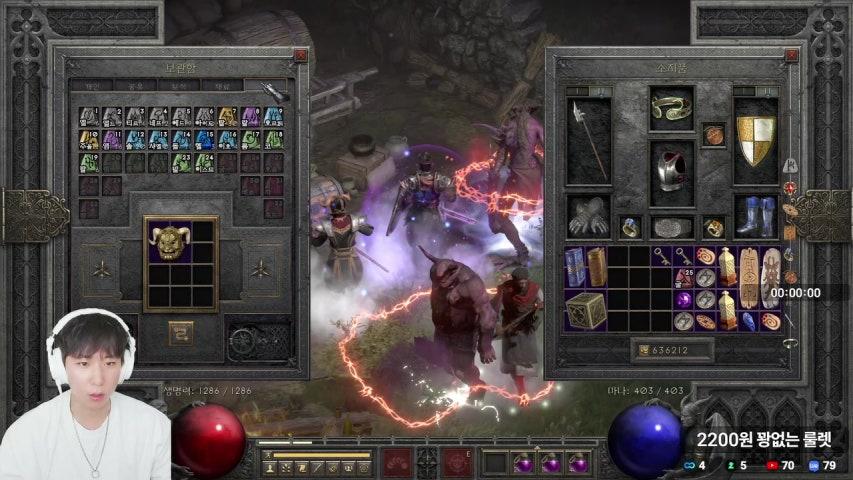Select the equipped amulet slot
853x480 pixels.
pos(713,134)
